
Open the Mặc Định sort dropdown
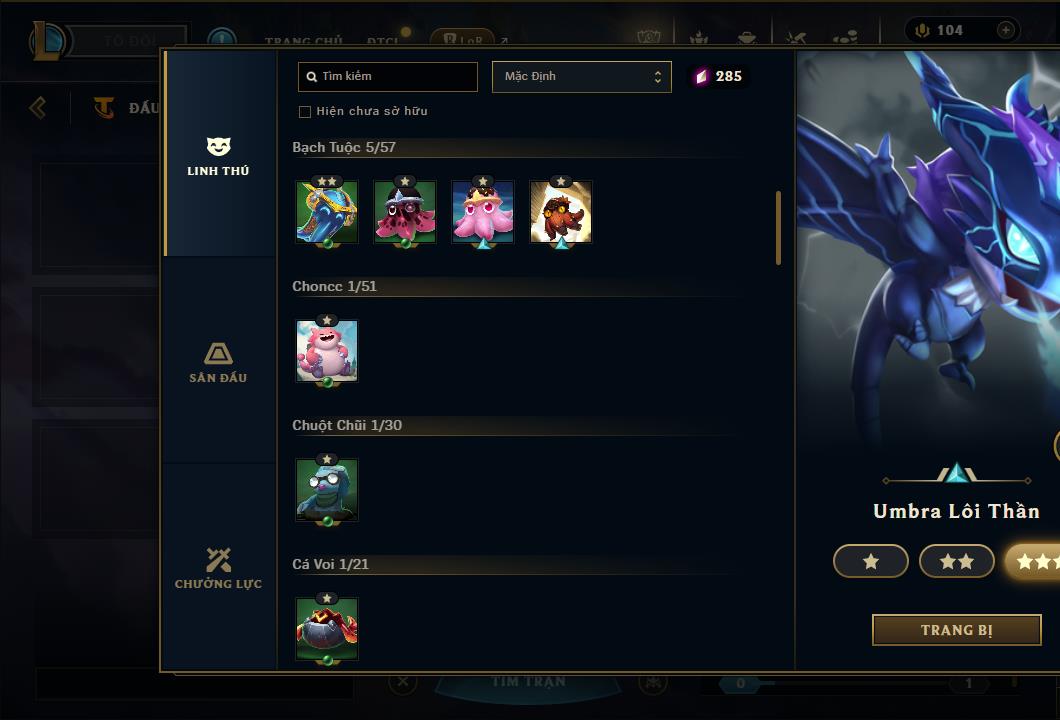(x=582, y=77)
